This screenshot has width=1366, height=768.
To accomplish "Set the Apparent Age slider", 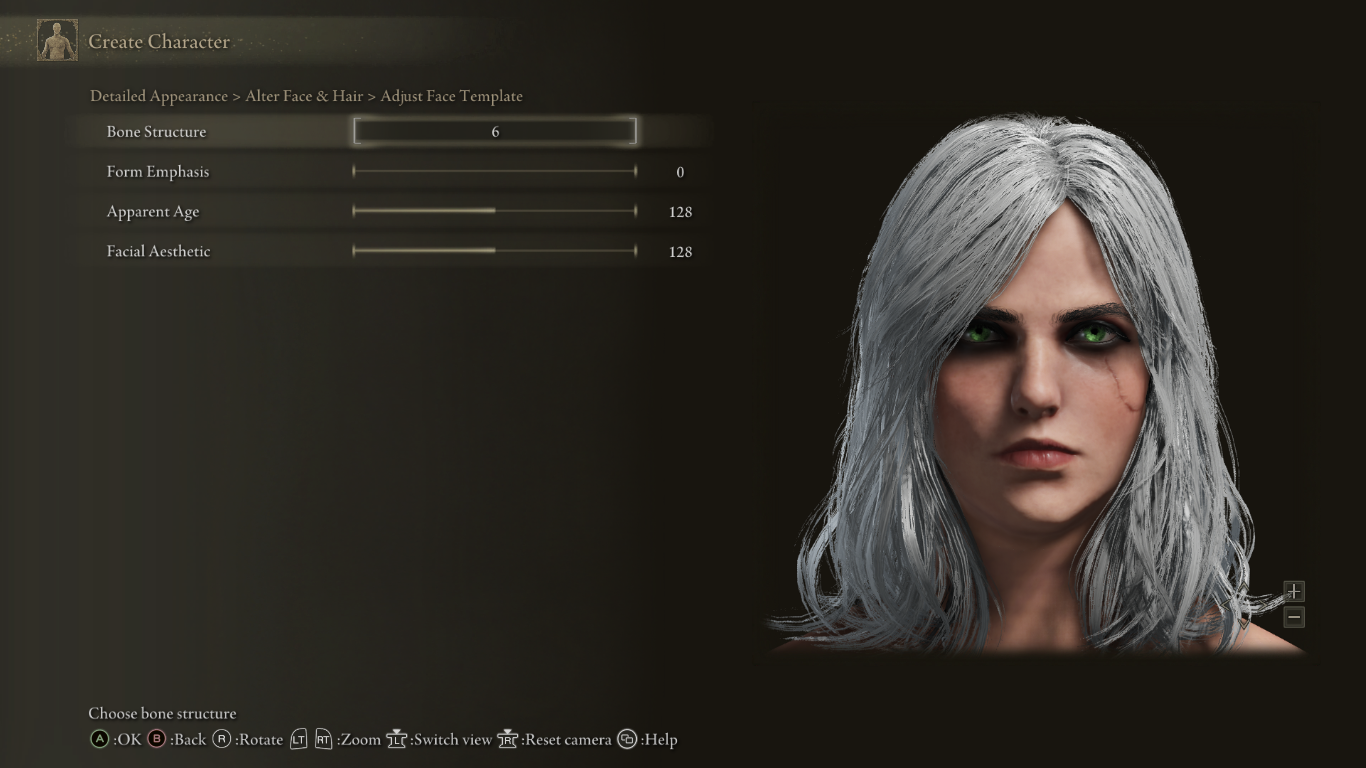I will click(x=495, y=211).
